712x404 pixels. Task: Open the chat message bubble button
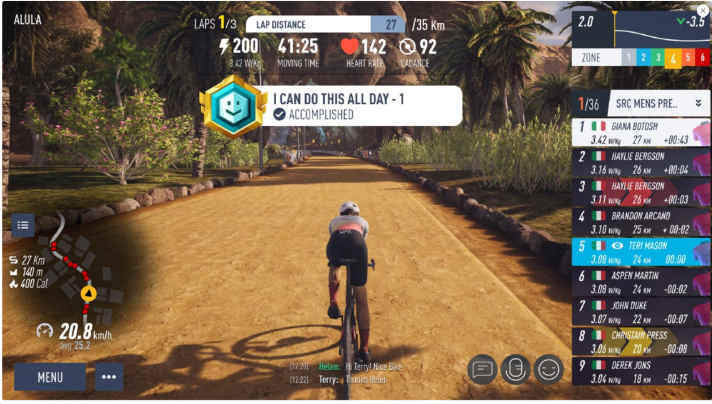pos(483,369)
